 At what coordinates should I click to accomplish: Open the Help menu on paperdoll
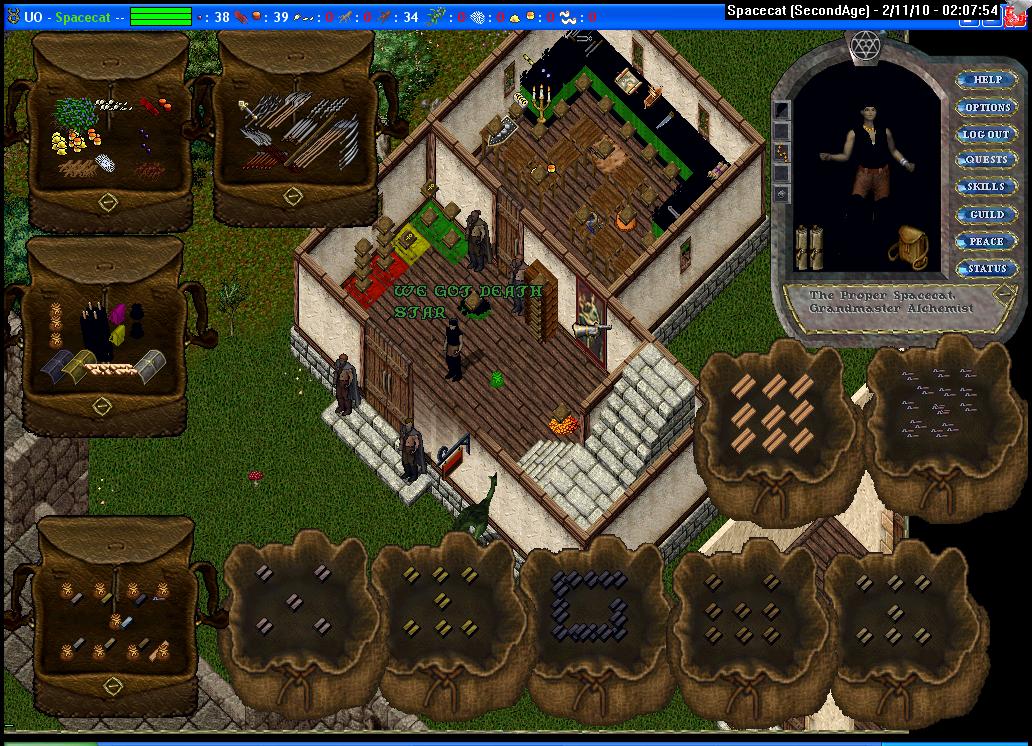[x=986, y=80]
